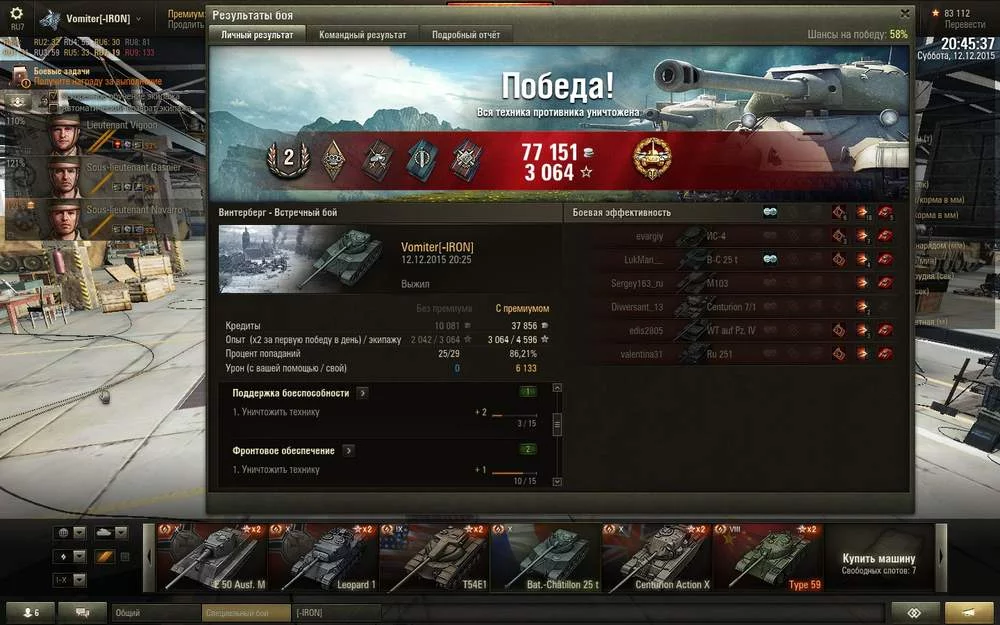Close the battle results window
Viewport: 1000px width, 625px height.
tap(905, 14)
